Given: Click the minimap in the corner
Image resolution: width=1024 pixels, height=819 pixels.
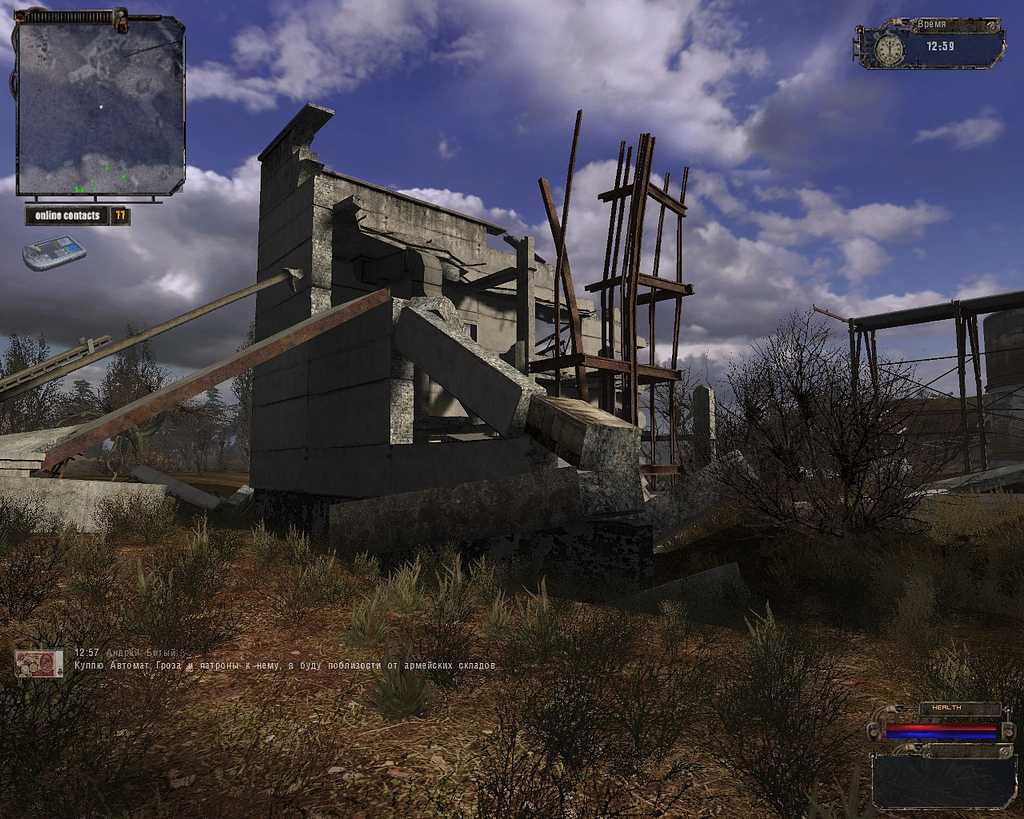Looking at the screenshot, I should pyautogui.click(x=100, y=107).
